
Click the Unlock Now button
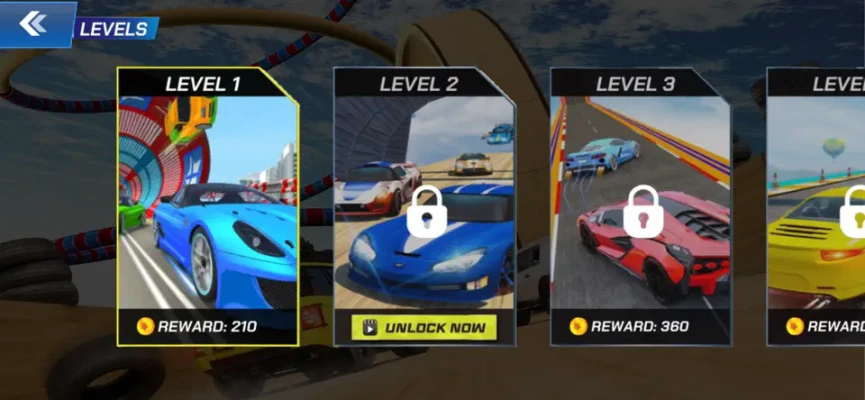pos(424,327)
